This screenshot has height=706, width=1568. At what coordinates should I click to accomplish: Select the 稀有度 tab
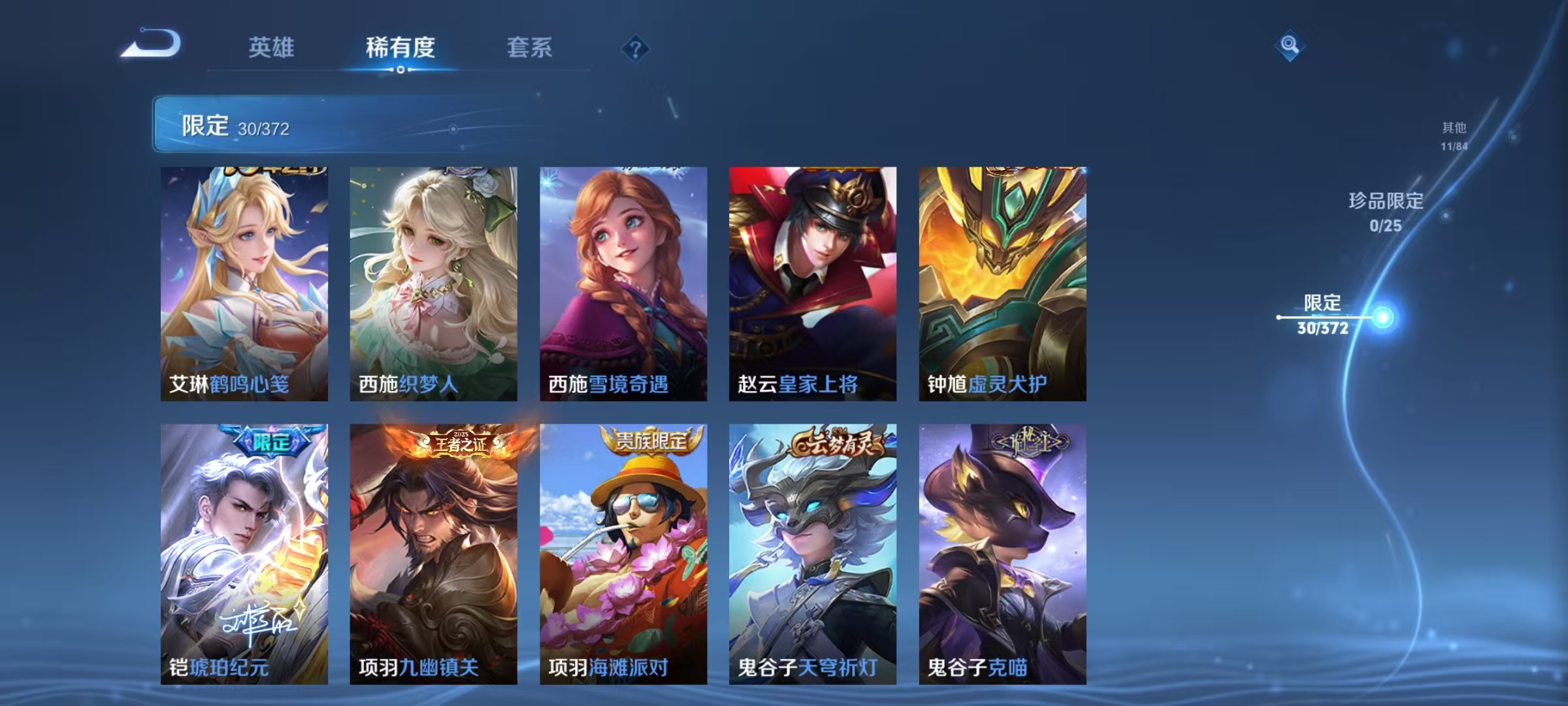coord(400,48)
